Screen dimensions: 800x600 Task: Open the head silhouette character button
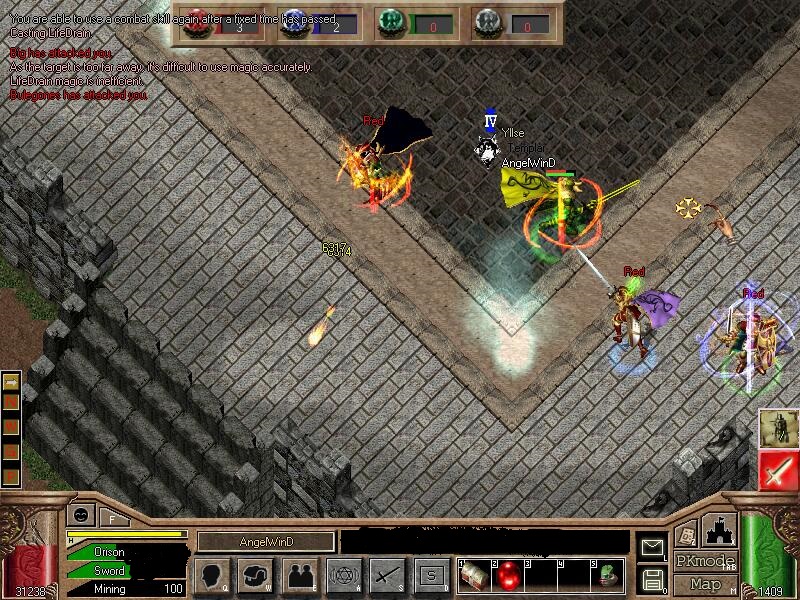[x=212, y=575]
